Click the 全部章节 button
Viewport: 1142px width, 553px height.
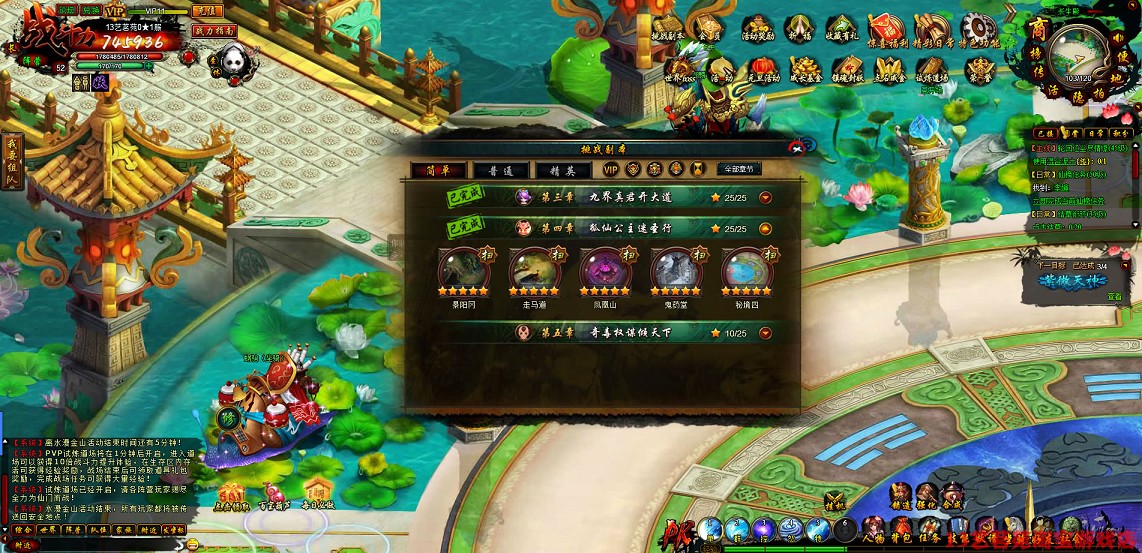[x=739, y=169]
